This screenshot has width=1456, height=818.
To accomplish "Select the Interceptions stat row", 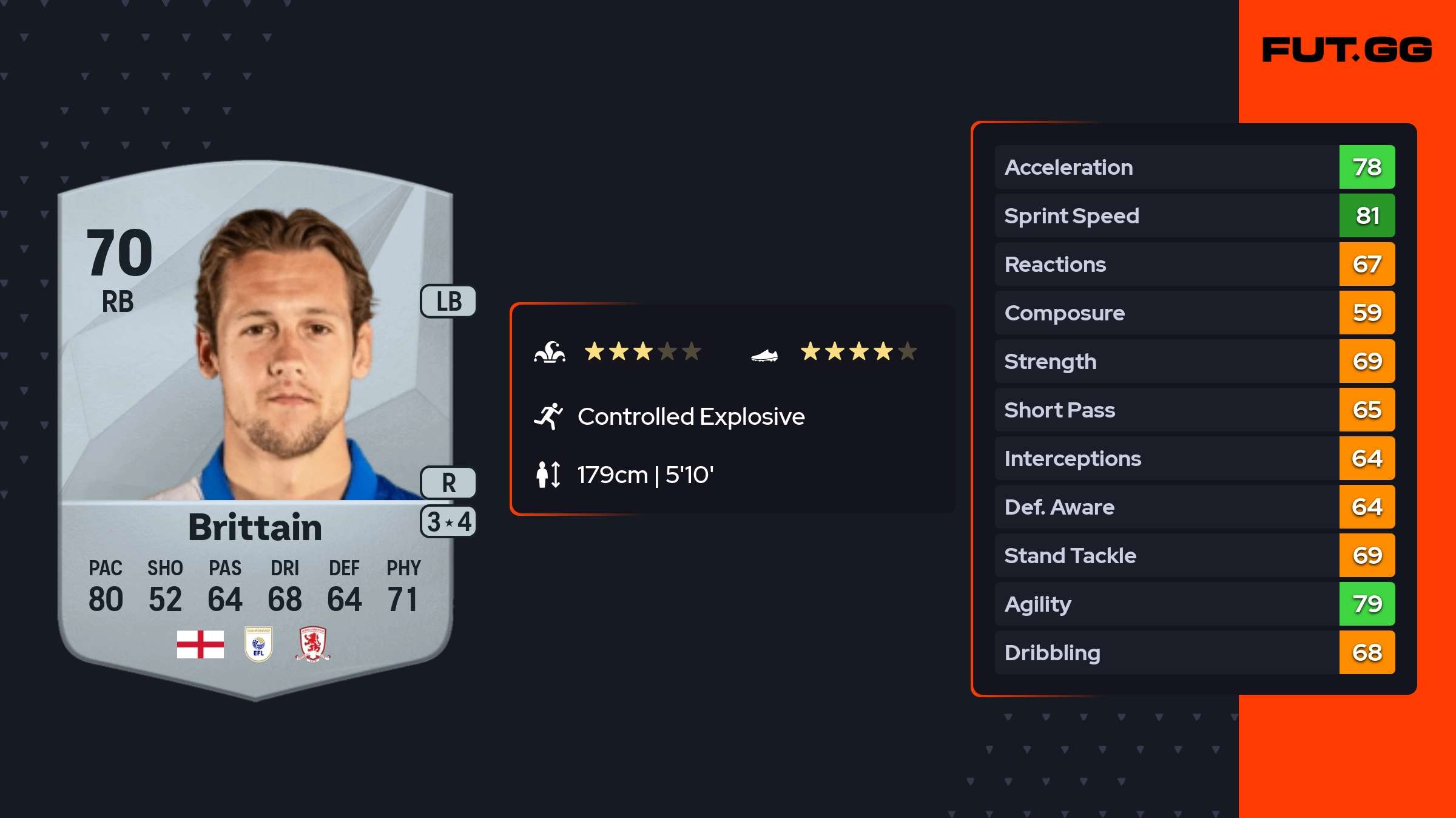I will click(1194, 458).
